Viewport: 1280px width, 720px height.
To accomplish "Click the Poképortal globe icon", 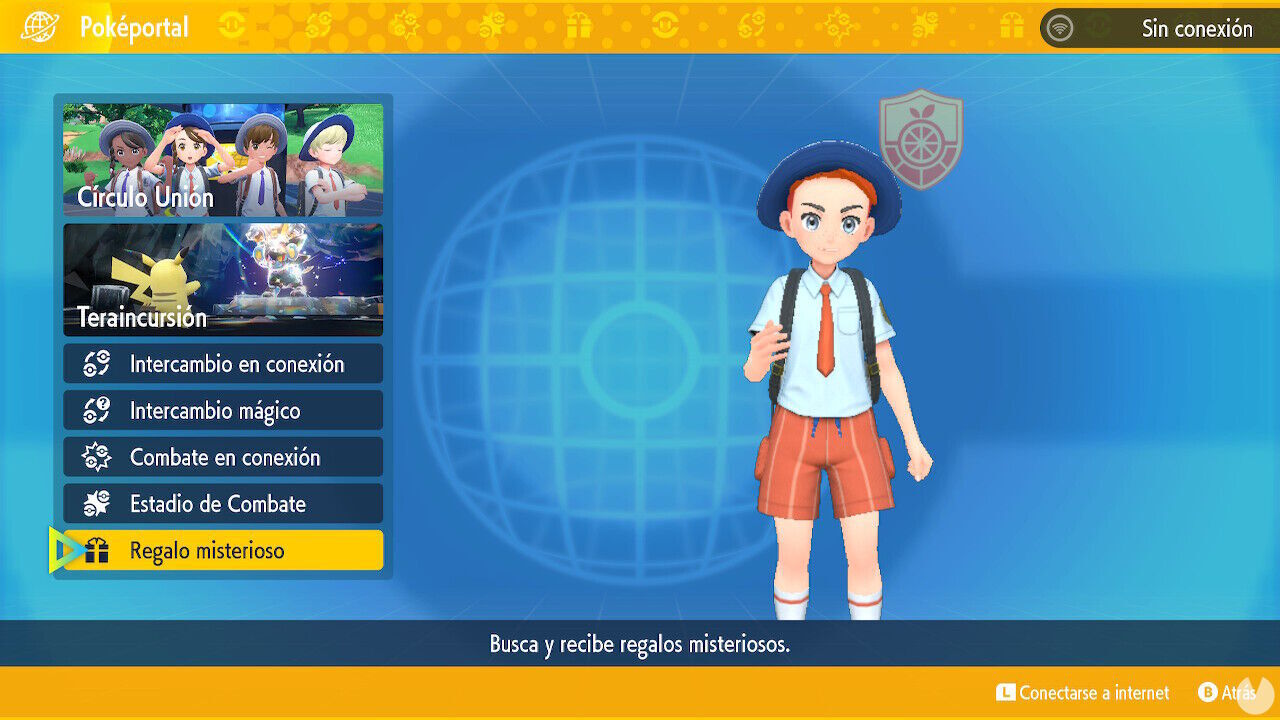I will tap(40, 27).
